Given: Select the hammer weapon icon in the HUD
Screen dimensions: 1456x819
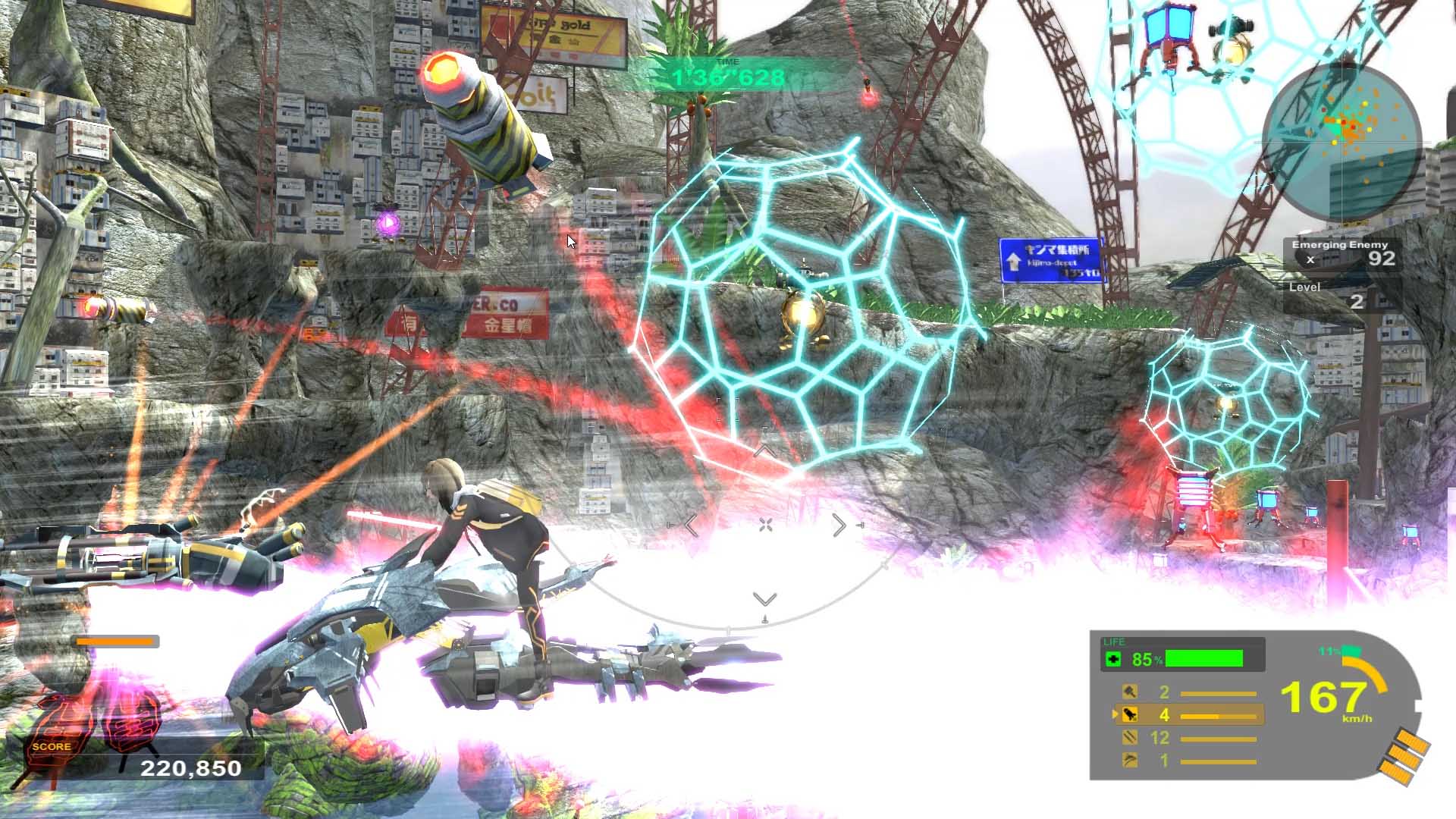Looking at the screenshot, I should (x=1130, y=692).
